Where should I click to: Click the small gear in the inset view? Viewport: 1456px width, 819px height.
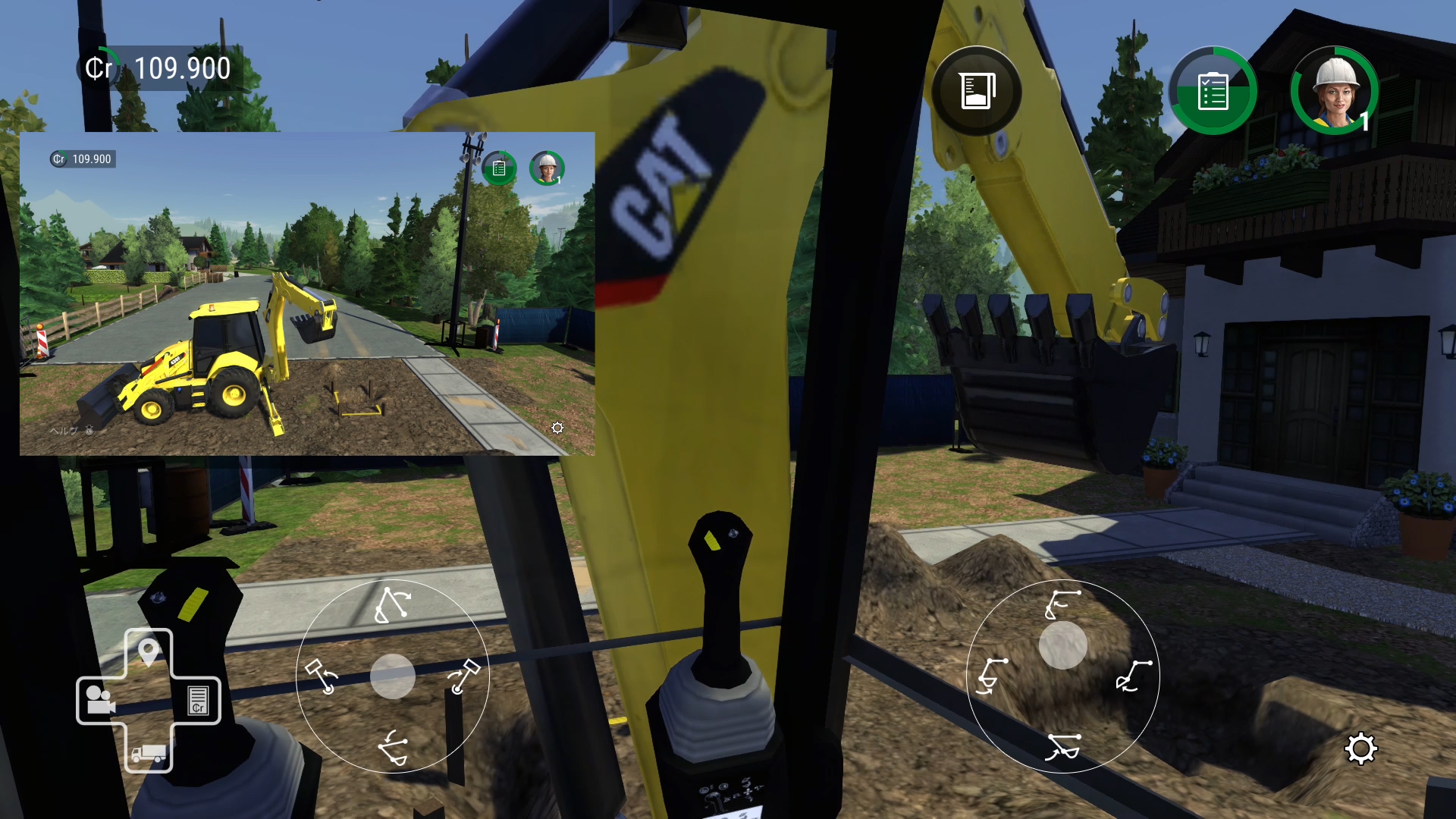(557, 428)
